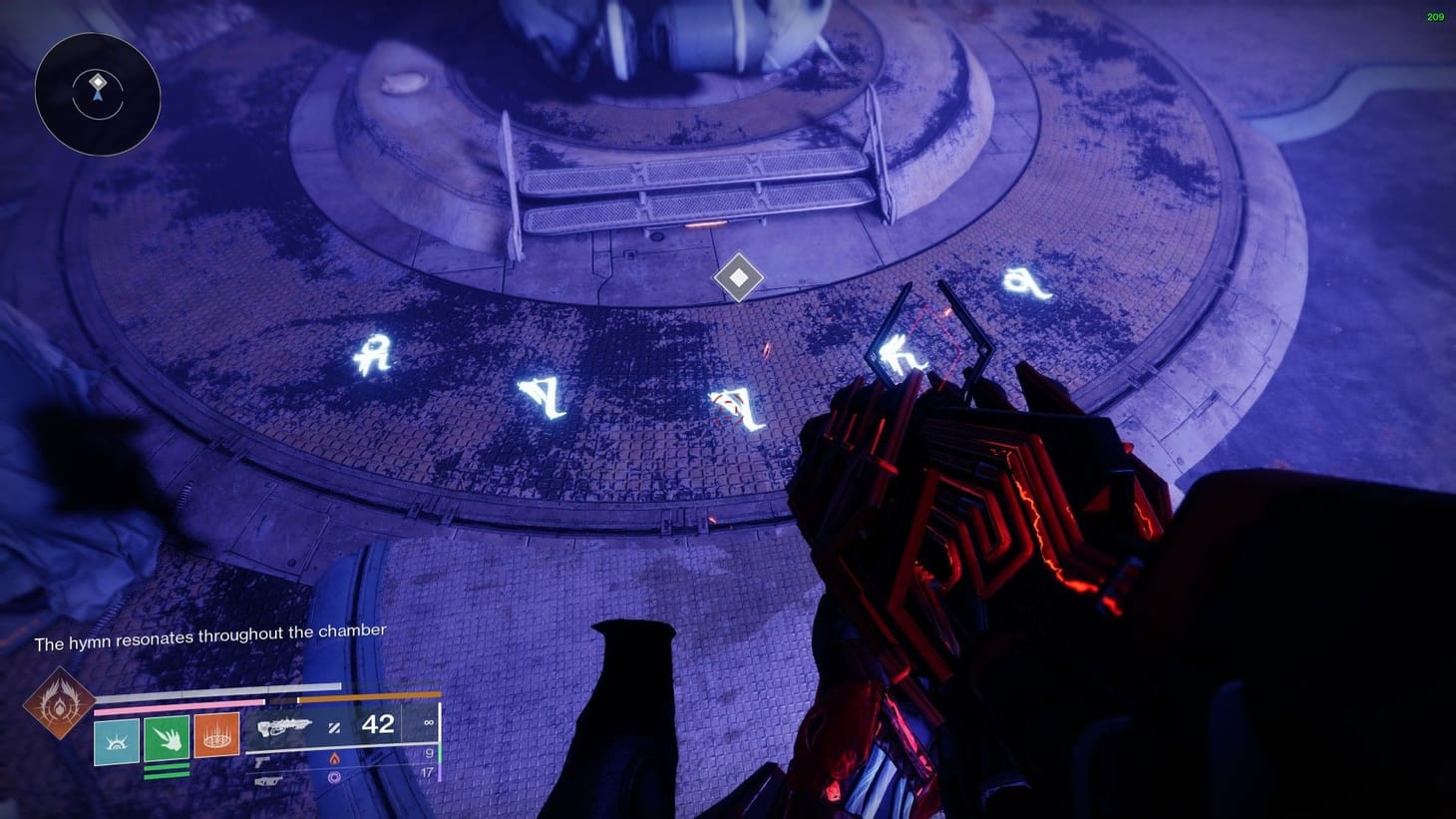Viewport: 1456px width, 819px height.
Task: Select the equipped scout rifle icon
Action: pyautogui.click(x=287, y=726)
